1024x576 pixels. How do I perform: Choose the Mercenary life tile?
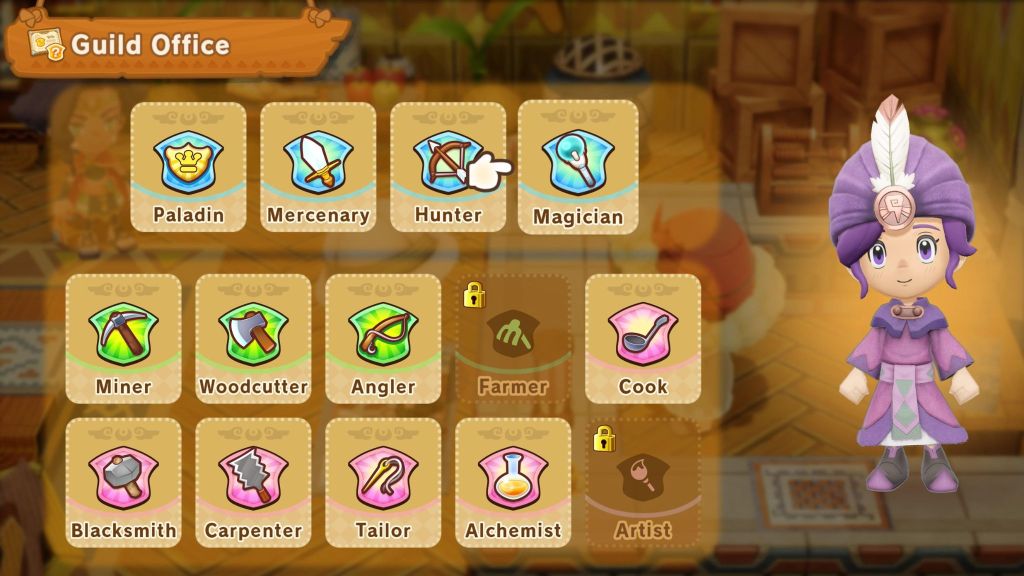click(318, 168)
